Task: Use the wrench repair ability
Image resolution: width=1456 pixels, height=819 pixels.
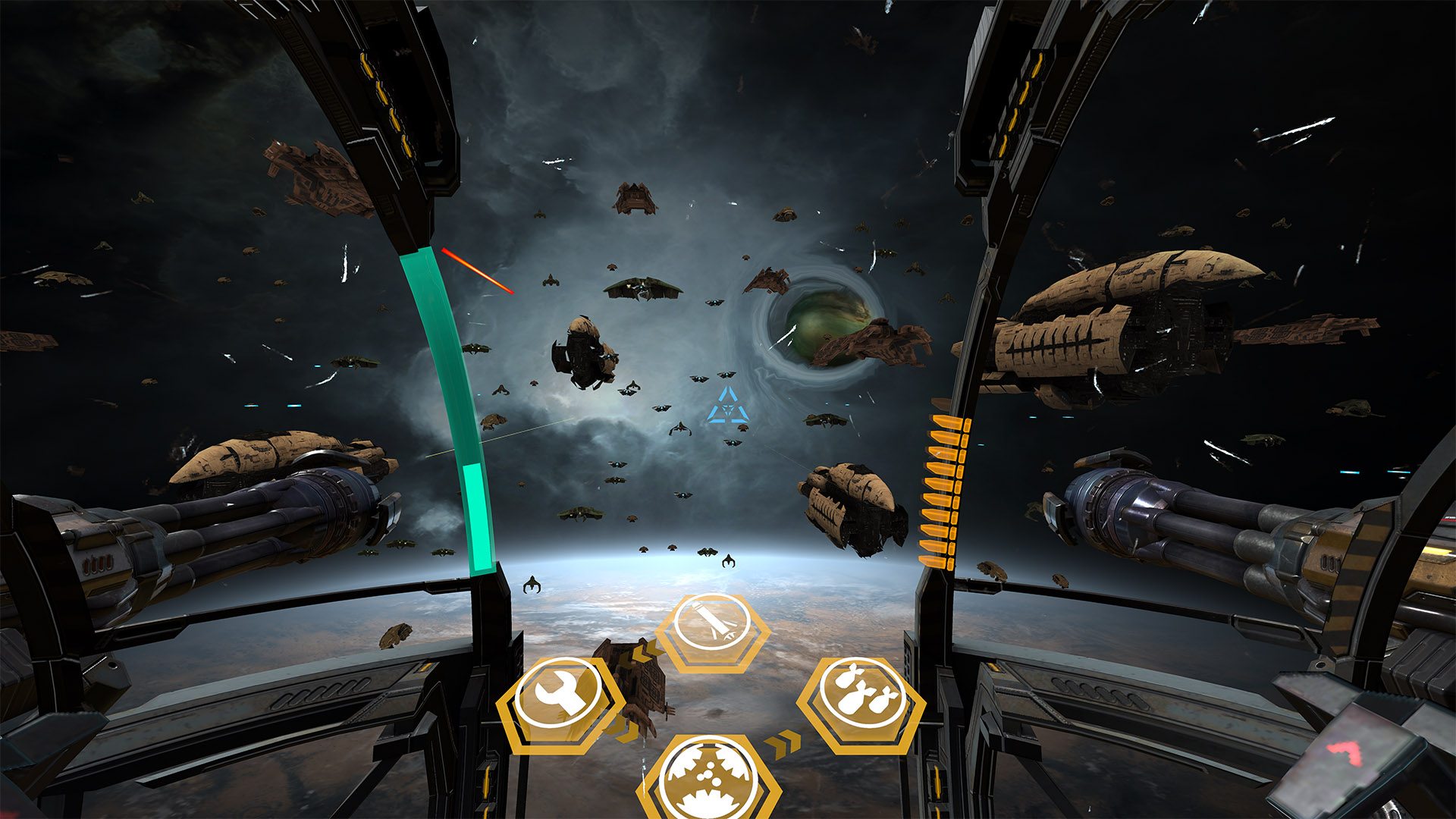Action: pyautogui.click(x=560, y=696)
